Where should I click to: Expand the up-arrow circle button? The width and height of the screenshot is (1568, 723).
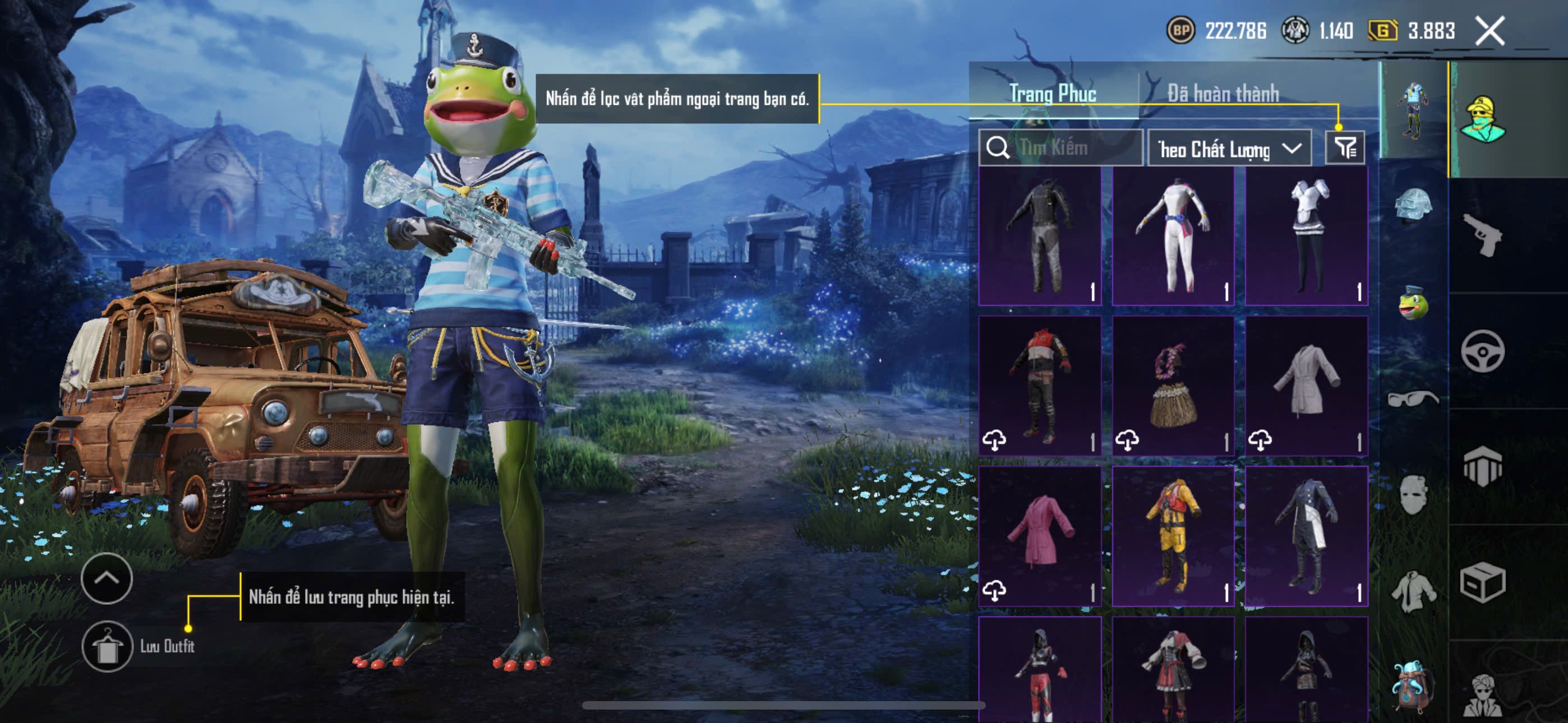coord(107,578)
